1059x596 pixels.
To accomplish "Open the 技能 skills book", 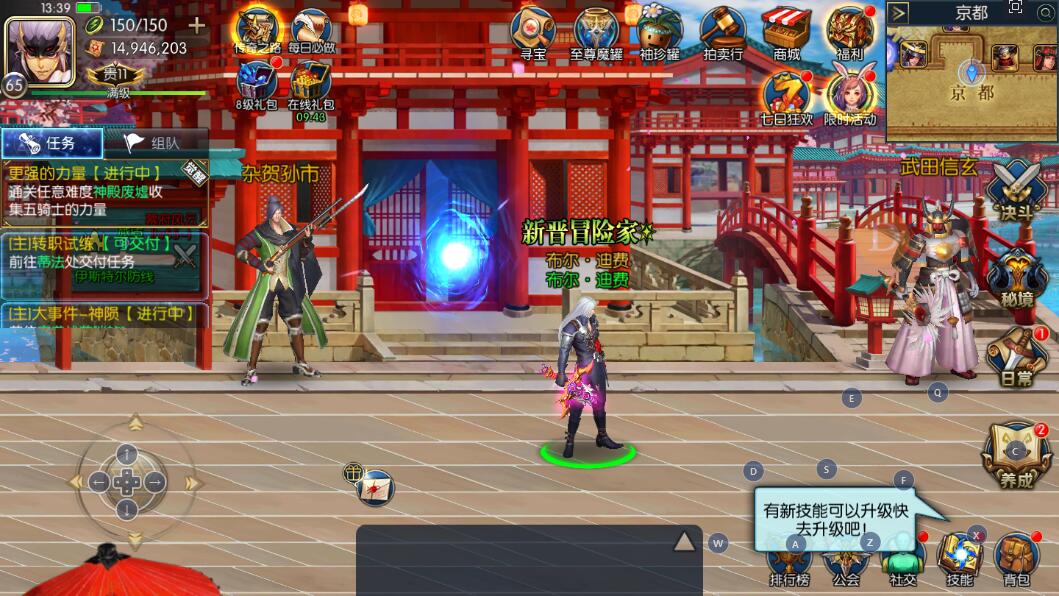I will coord(960,558).
